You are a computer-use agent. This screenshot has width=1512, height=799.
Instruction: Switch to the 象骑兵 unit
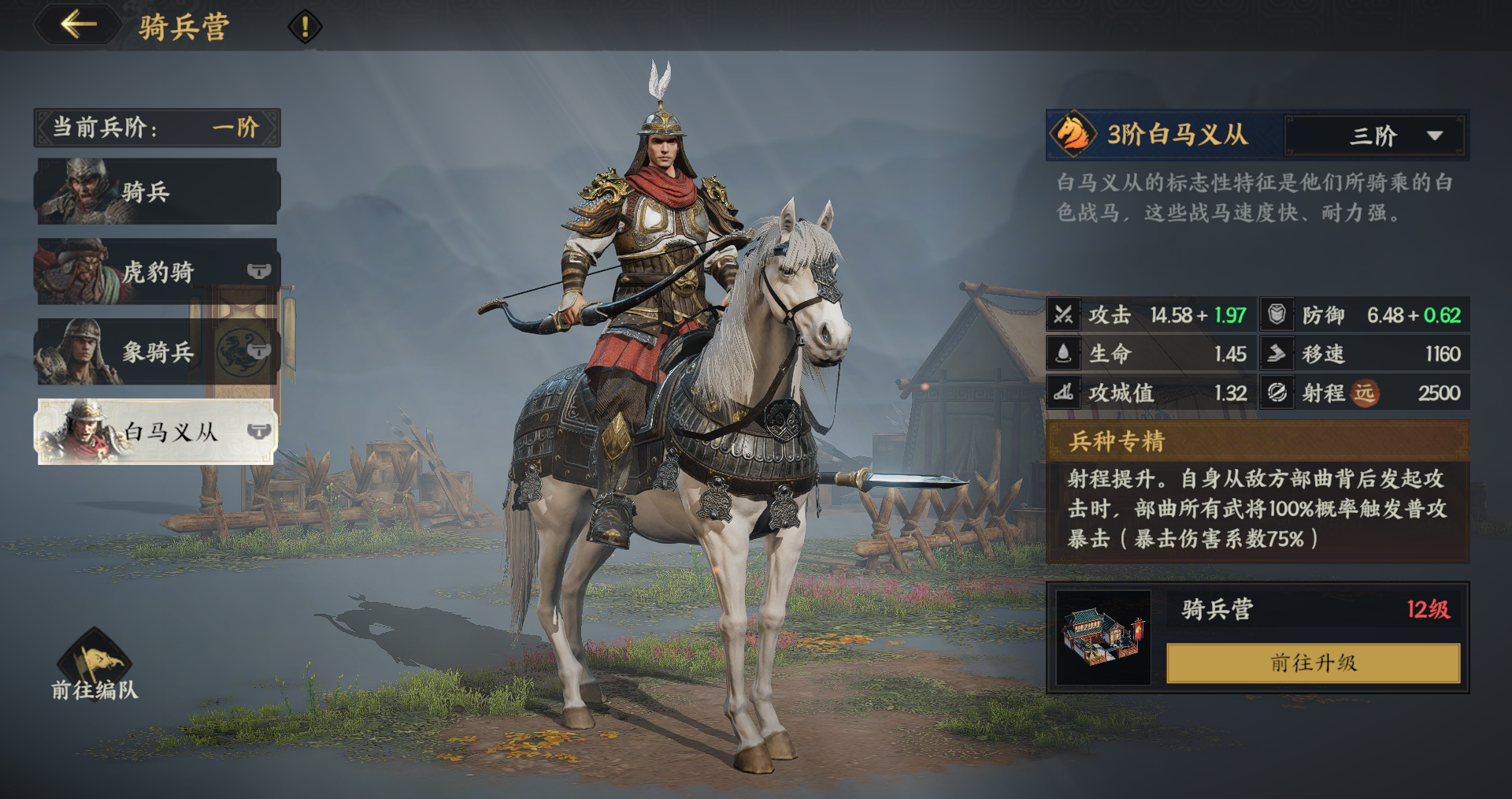(x=157, y=351)
